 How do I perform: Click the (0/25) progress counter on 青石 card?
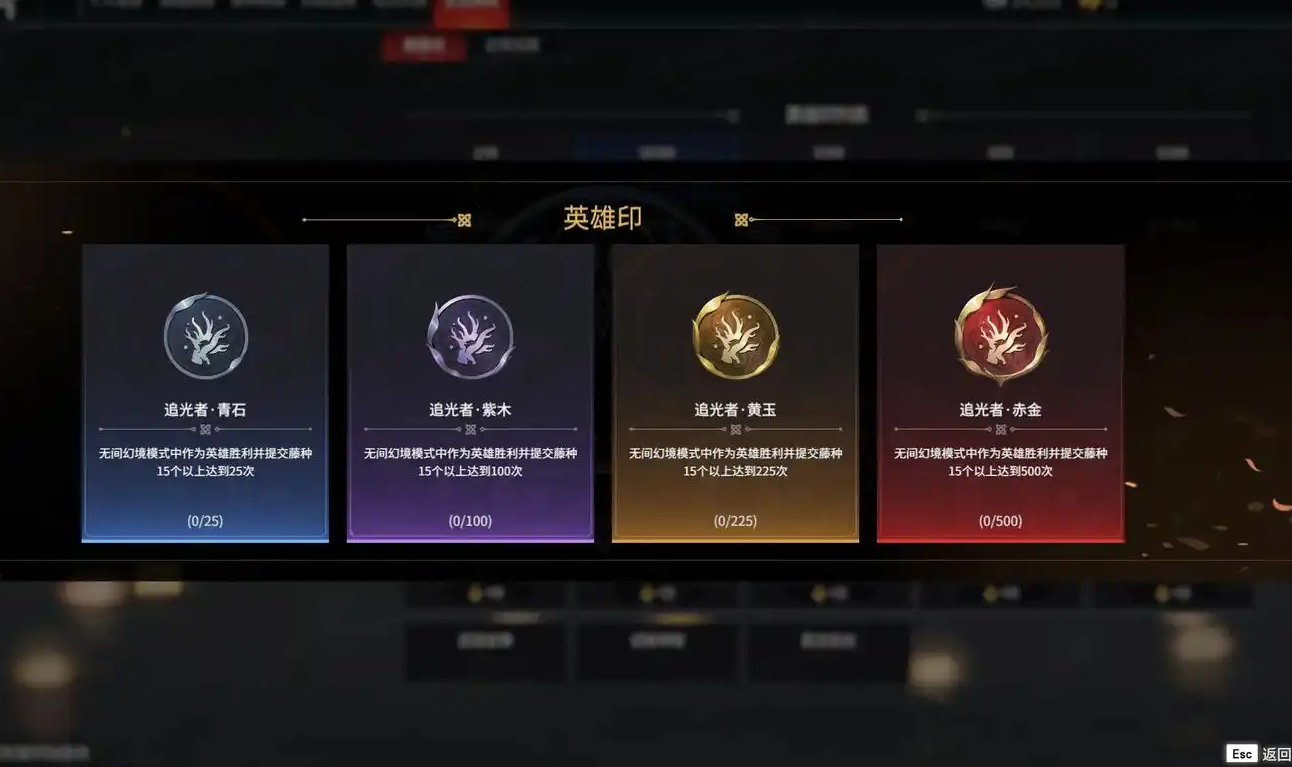[x=205, y=520]
